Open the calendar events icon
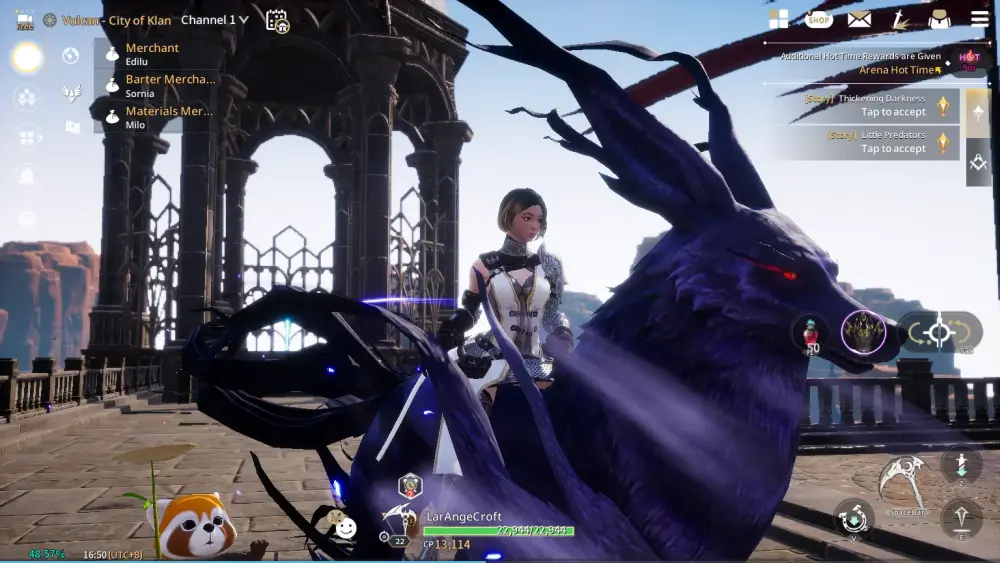This screenshot has height=563, width=1000. (277, 21)
